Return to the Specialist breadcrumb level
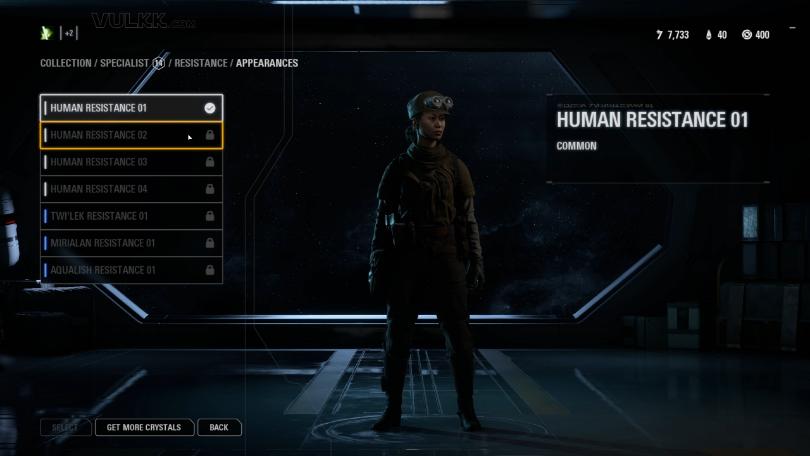This screenshot has width=810, height=456. click(x=125, y=63)
